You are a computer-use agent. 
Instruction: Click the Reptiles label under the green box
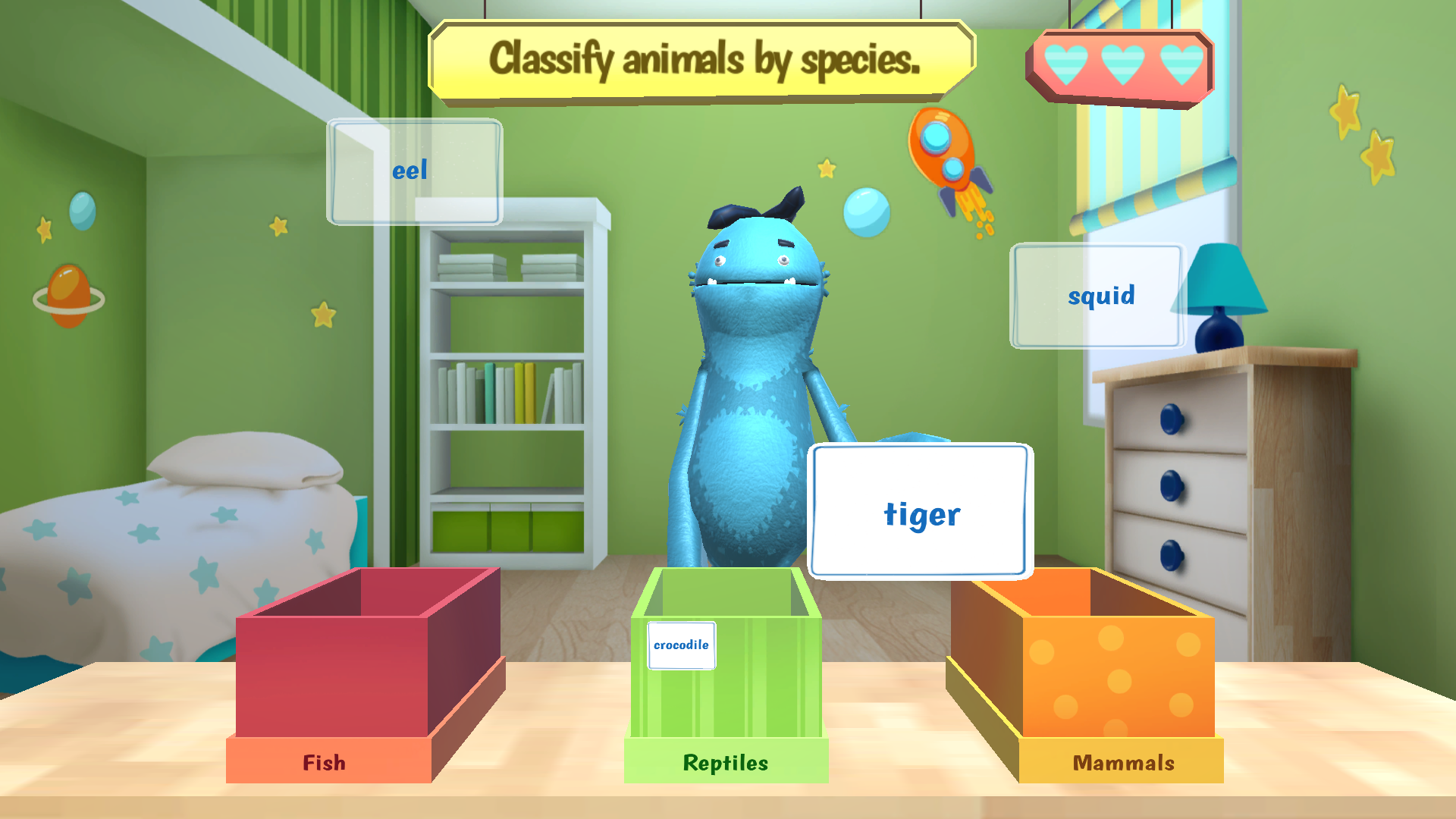click(725, 763)
